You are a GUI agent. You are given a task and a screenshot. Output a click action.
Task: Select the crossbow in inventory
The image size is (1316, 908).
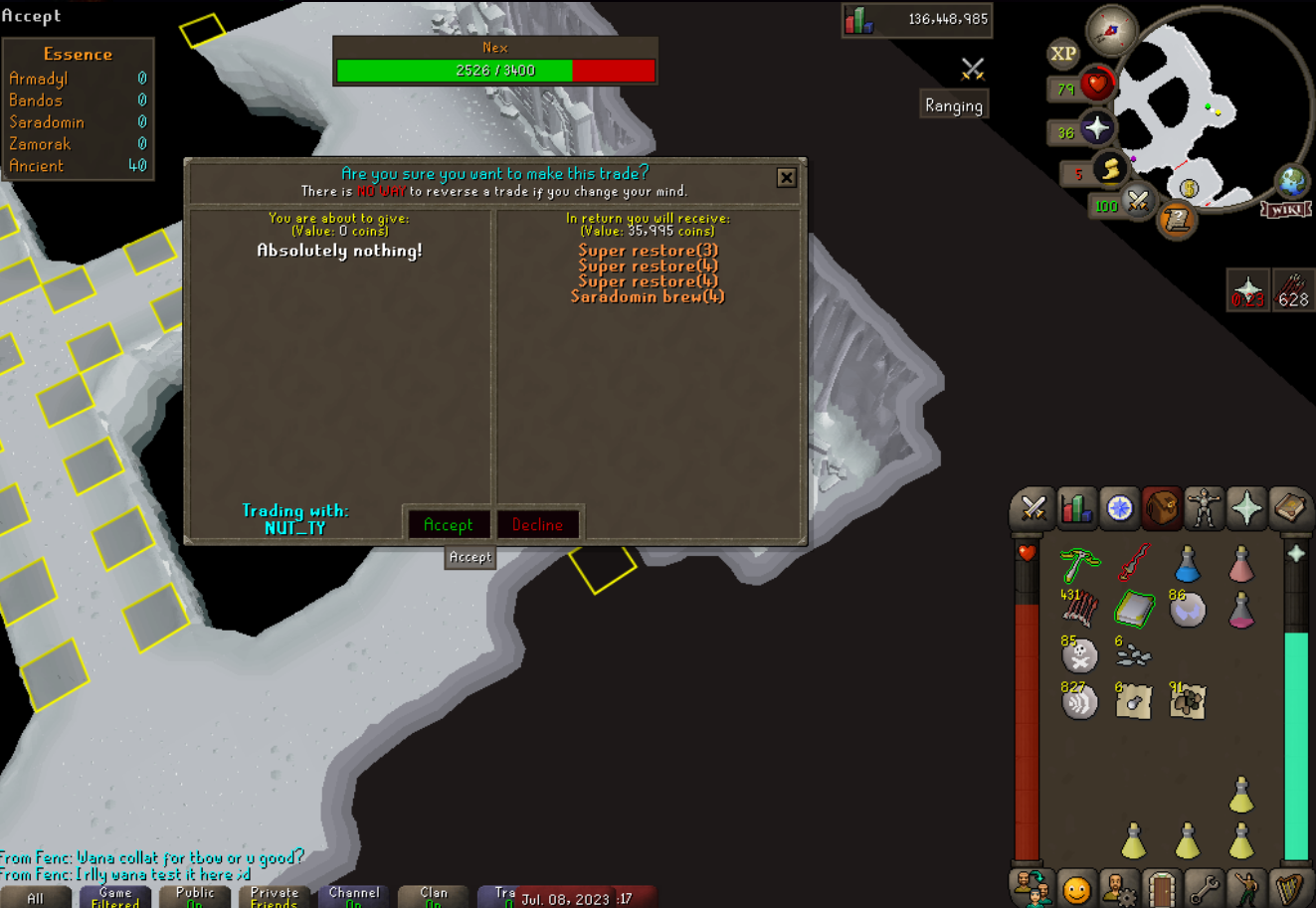1080,564
